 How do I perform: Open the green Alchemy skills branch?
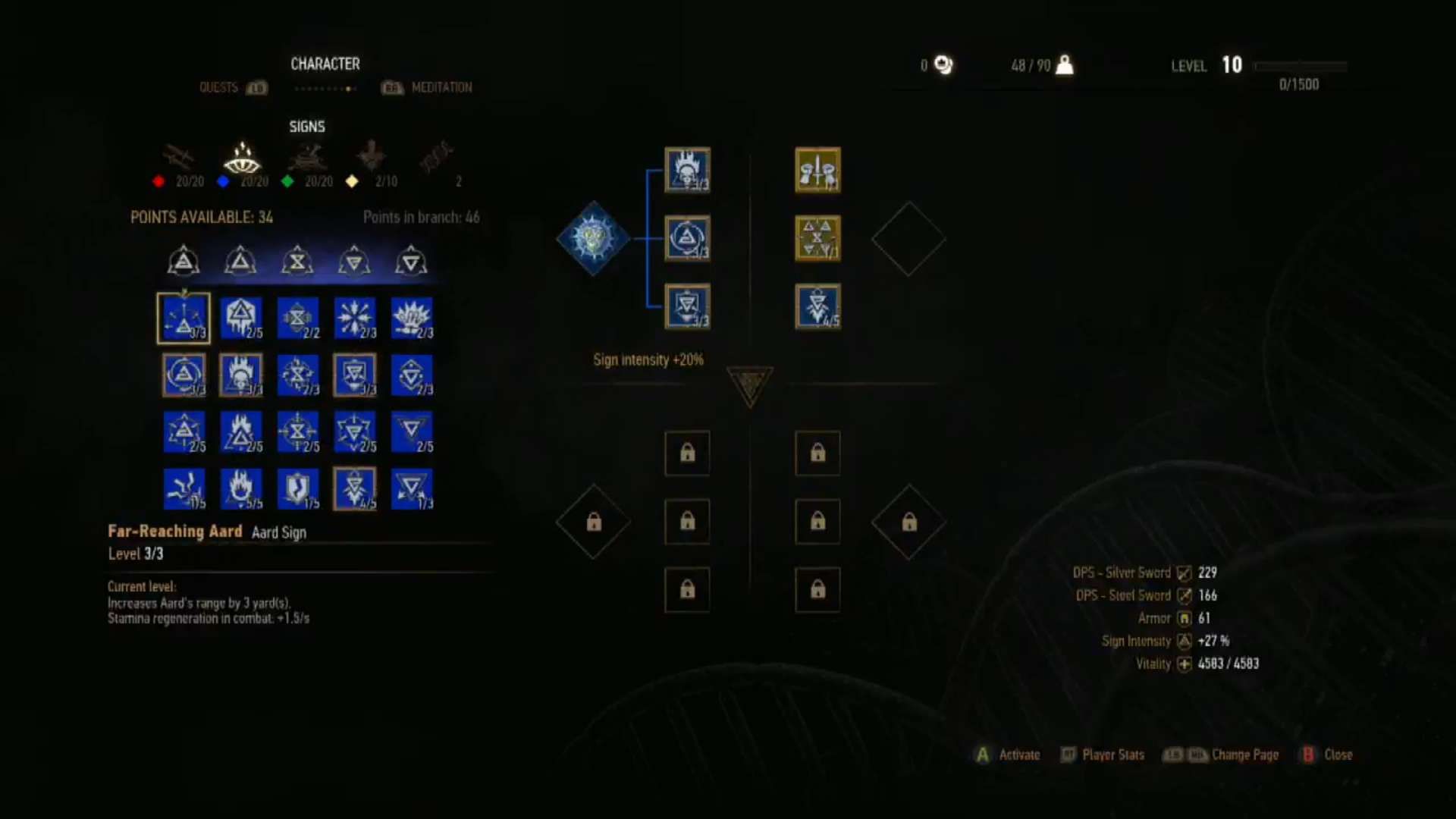(x=307, y=161)
